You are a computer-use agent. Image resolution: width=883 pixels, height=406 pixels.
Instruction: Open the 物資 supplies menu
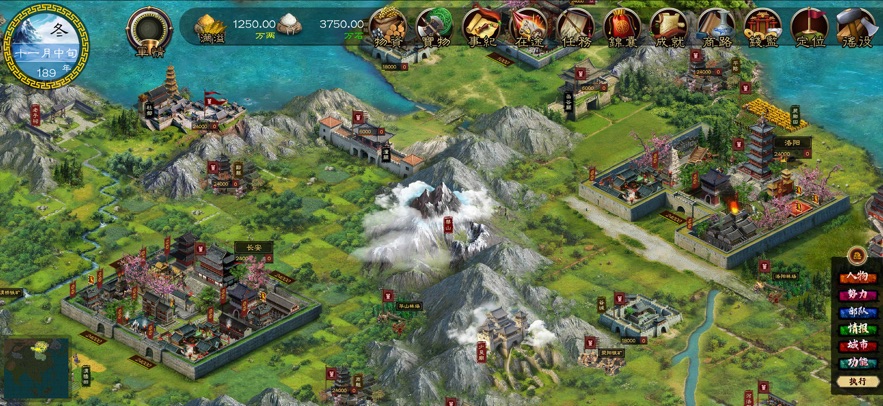(387, 26)
